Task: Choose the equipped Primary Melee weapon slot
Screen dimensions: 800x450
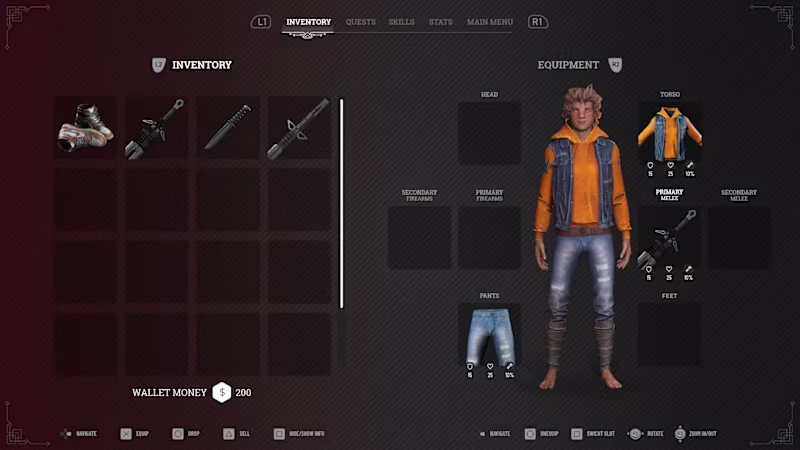Action: click(x=670, y=240)
